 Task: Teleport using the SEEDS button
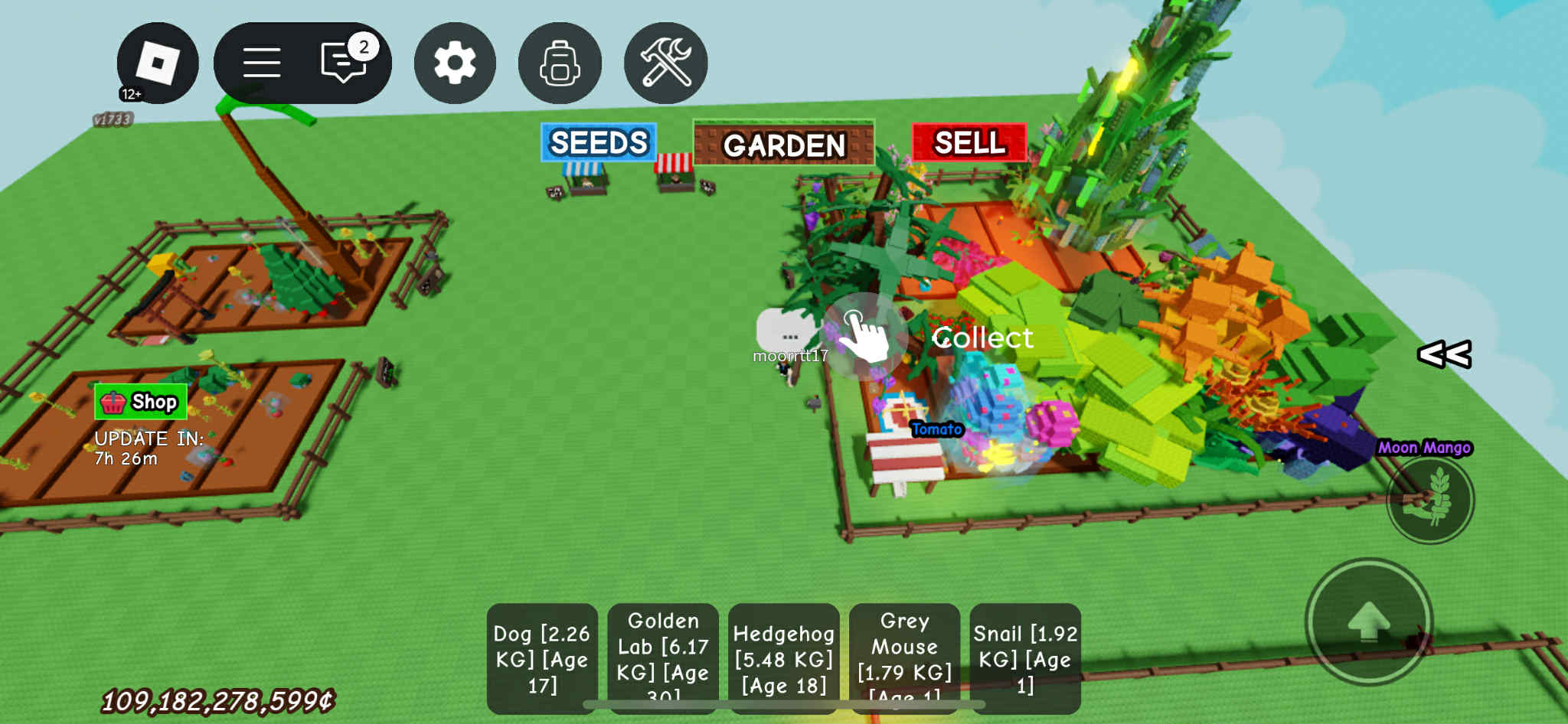pos(599,142)
